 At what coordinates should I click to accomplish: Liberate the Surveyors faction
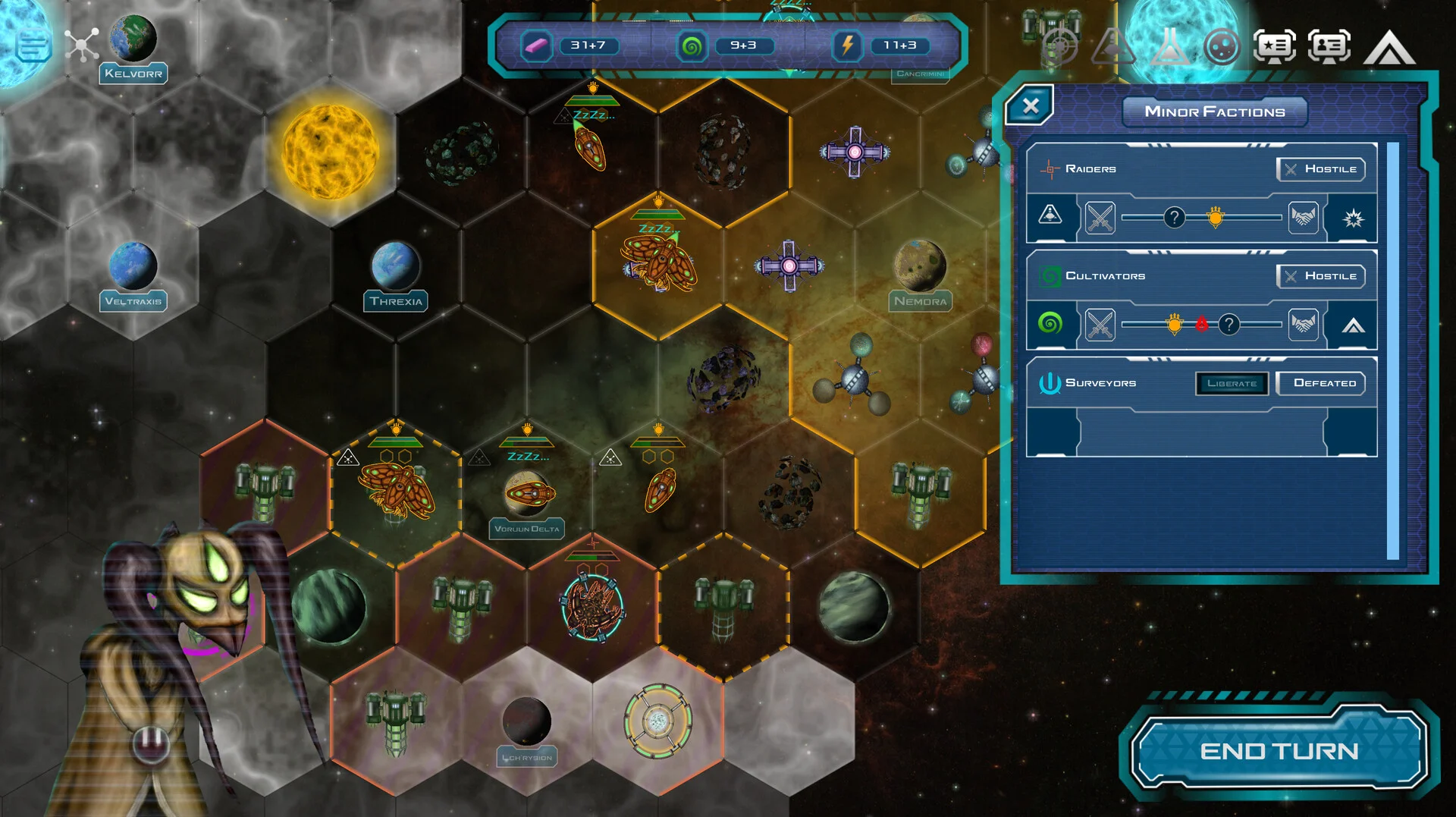coord(1232,384)
